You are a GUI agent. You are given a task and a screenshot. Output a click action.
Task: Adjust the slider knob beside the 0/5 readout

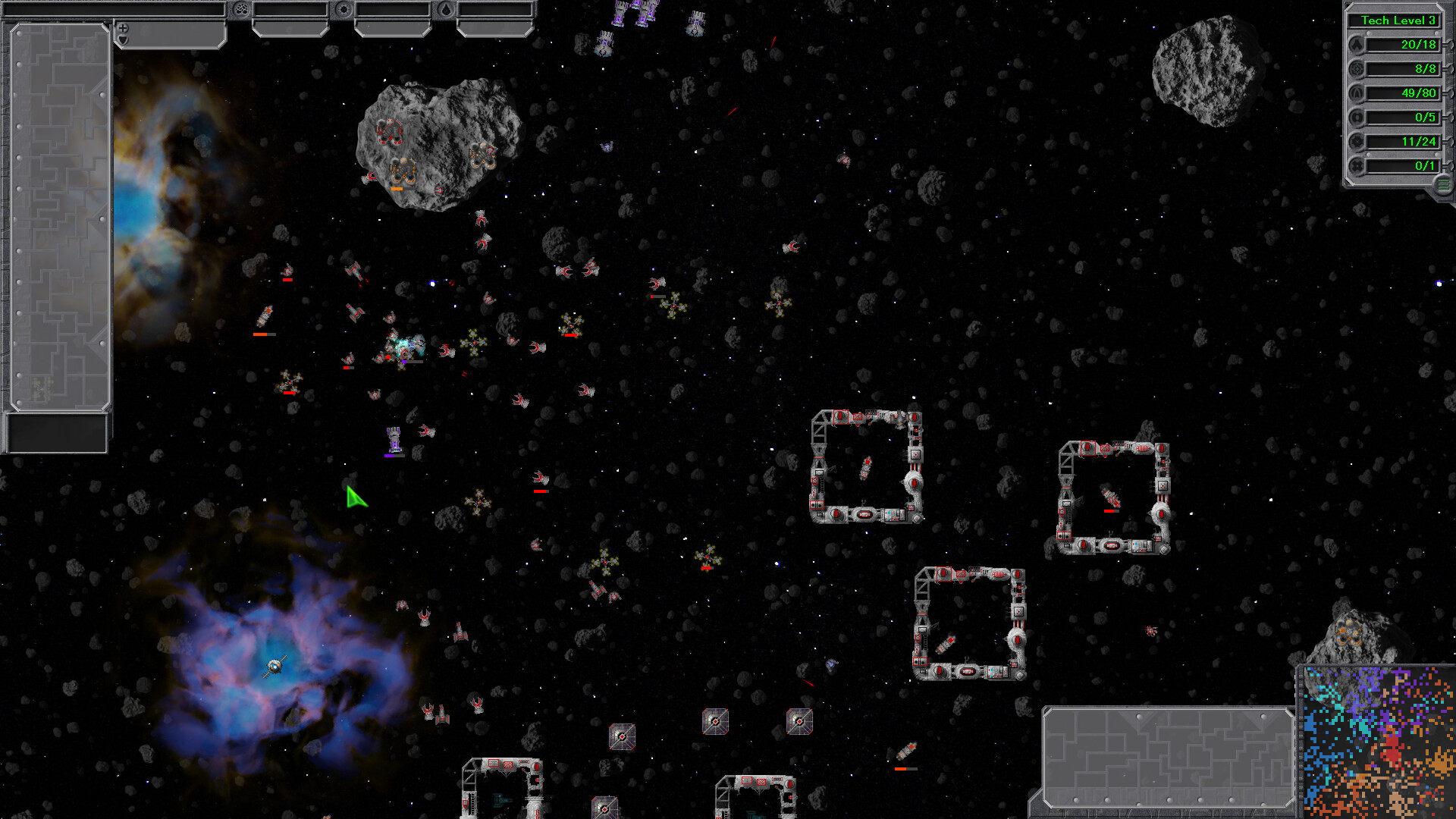(1450, 117)
